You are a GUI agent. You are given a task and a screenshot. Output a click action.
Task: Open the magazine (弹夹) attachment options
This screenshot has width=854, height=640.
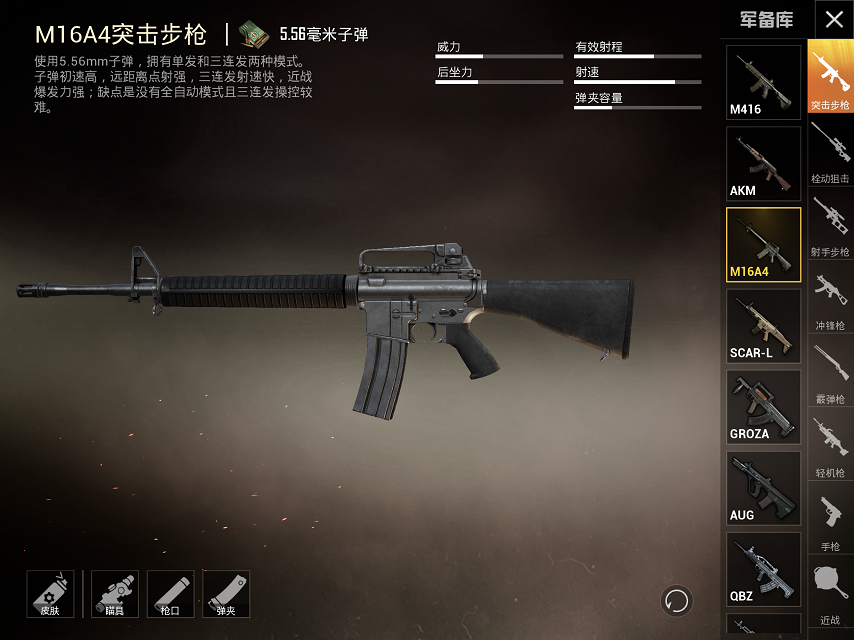[226, 594]
